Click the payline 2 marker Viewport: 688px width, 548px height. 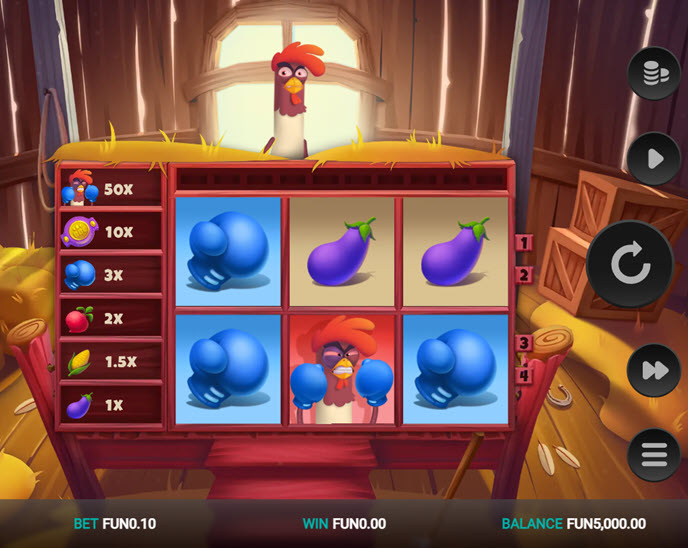pos(522,274)
